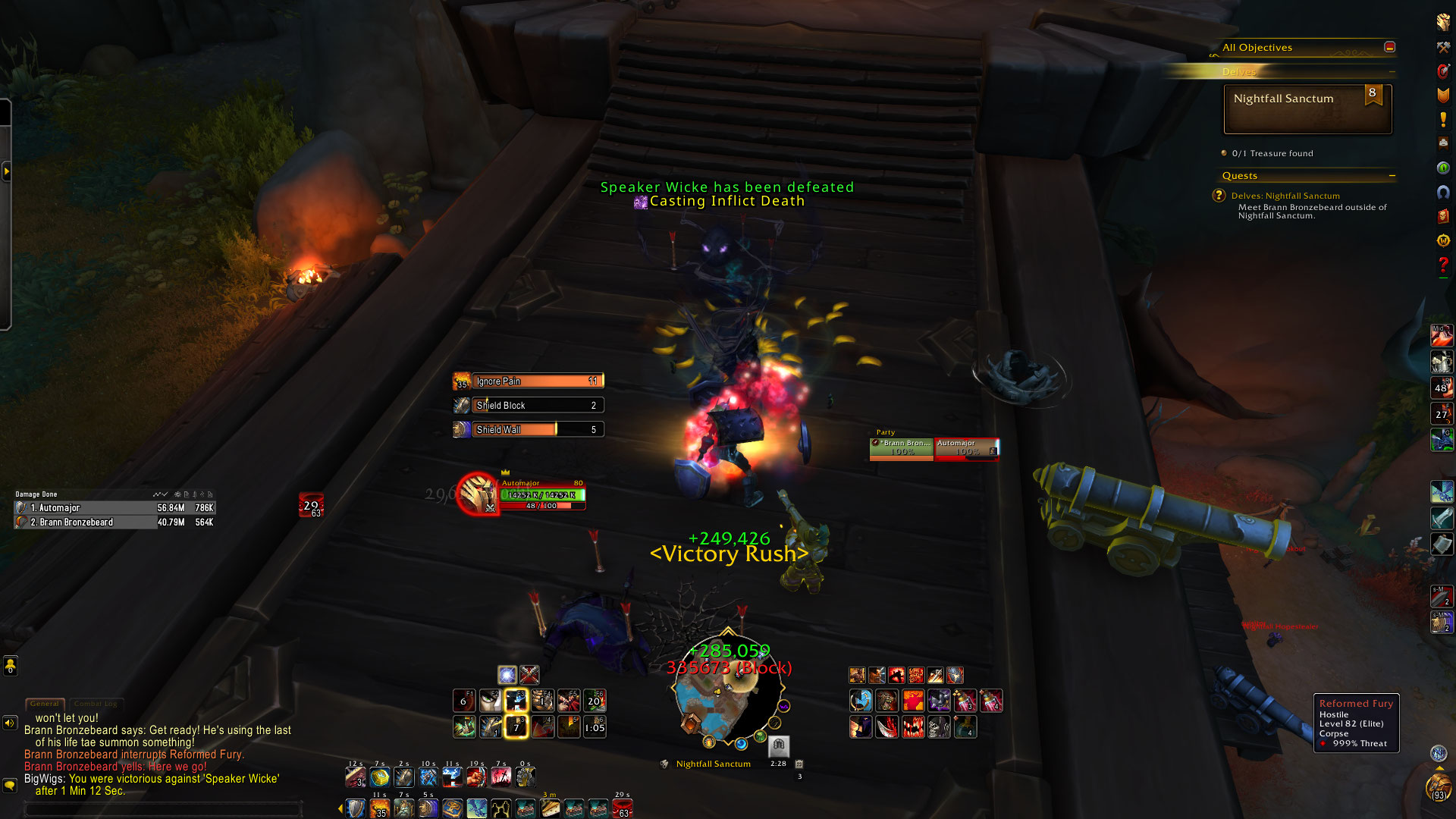Click Brann Bronzebeard's party frame

902,447
